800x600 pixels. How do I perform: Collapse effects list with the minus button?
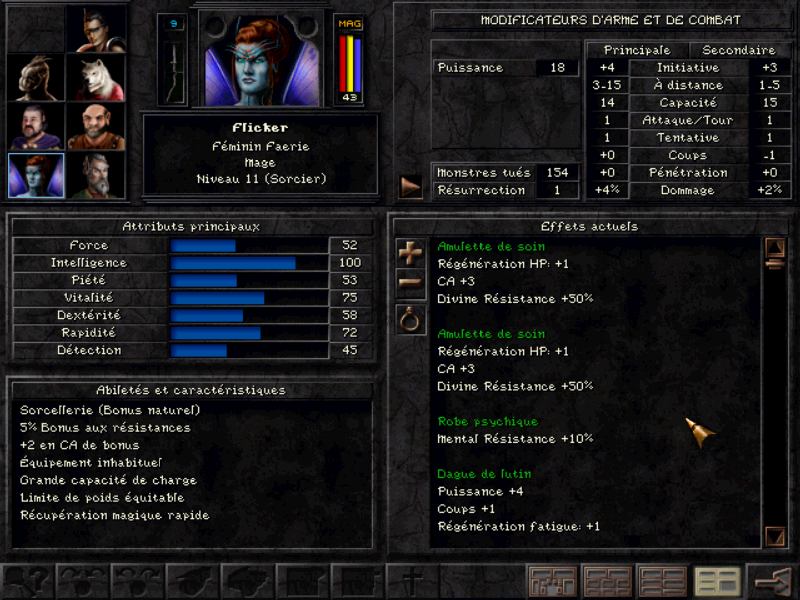pyautogui.click(x=411, y=283)
